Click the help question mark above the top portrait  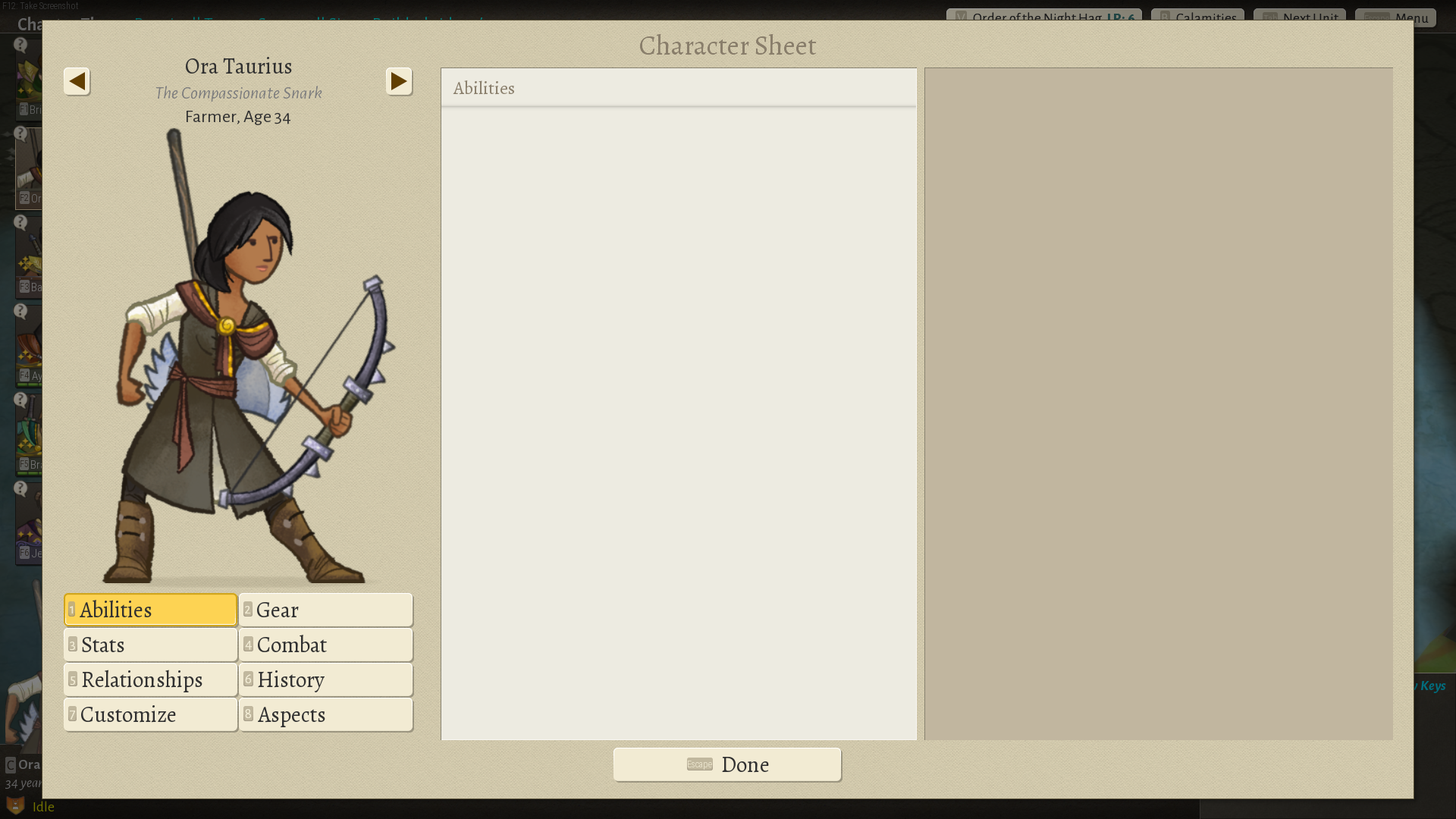point(20,44)
